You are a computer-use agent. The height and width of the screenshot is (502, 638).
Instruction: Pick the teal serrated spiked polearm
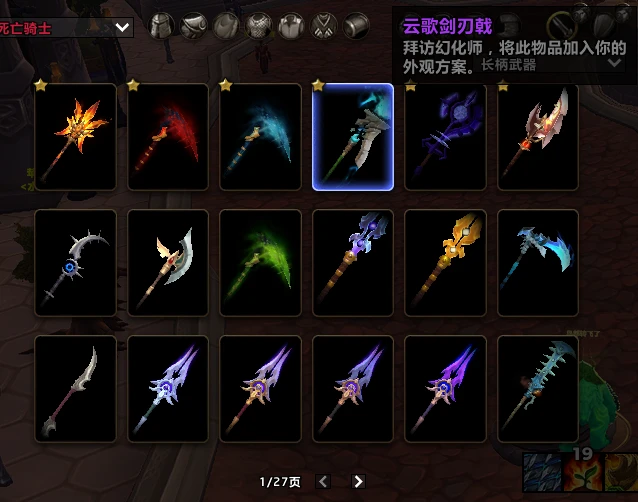pyautogui.click(x=538, y=389)
